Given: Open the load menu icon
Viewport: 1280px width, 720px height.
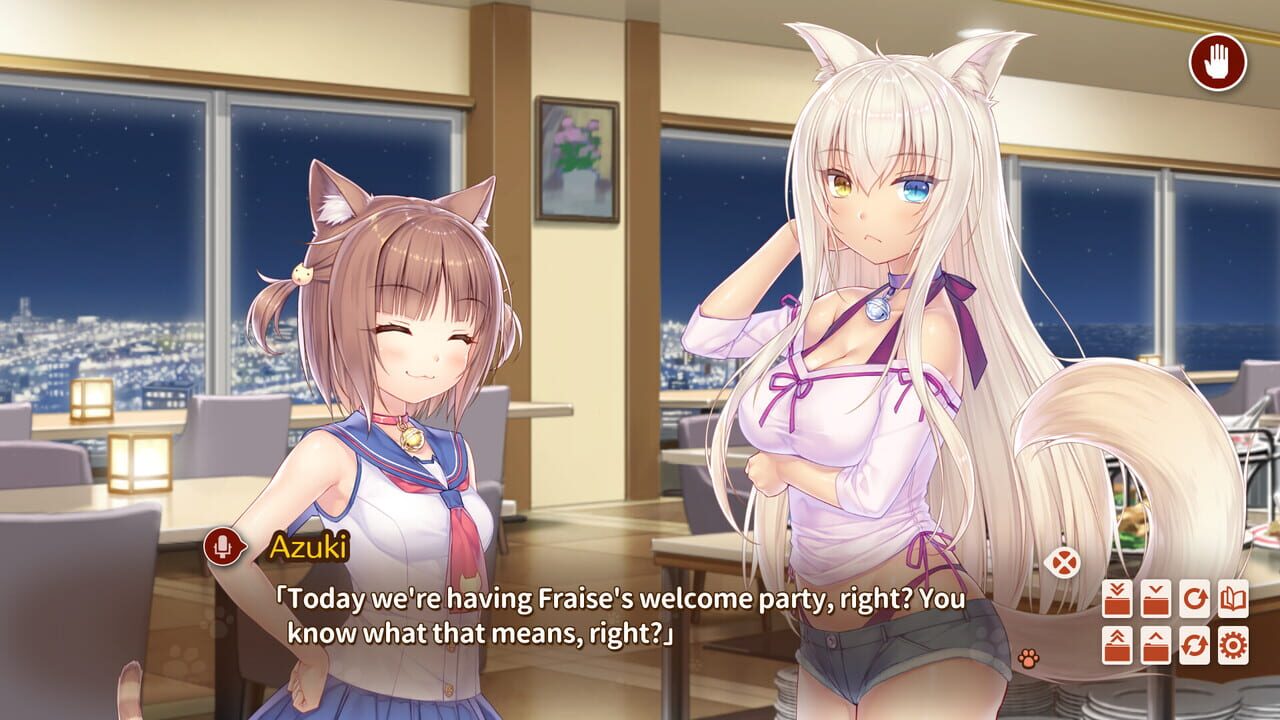Looking at the screenshot, I should click(1156, 645).
